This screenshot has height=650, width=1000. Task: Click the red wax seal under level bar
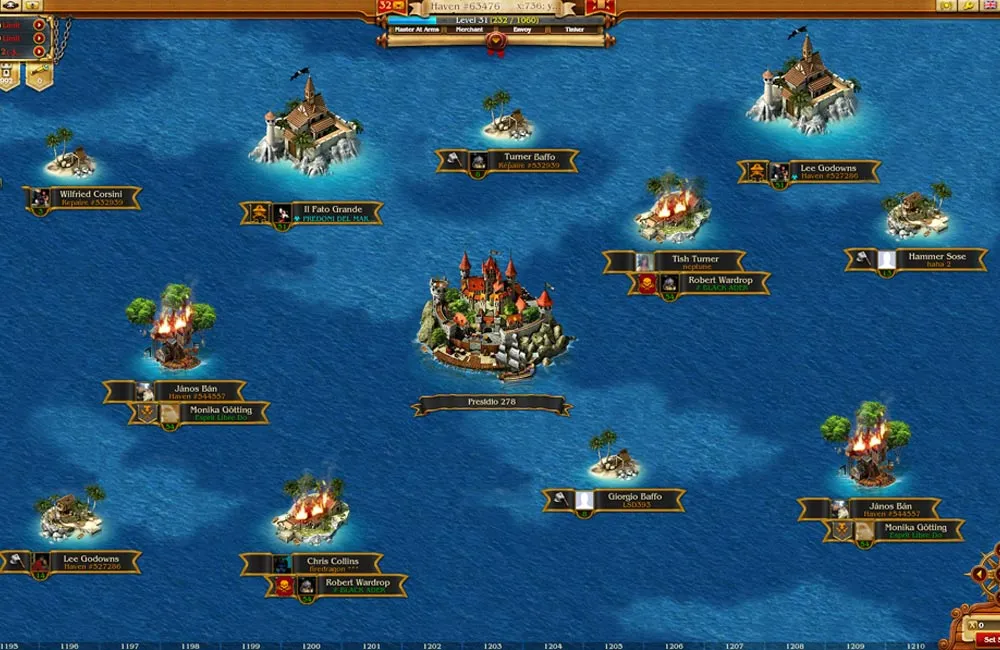tap(495, 42)
